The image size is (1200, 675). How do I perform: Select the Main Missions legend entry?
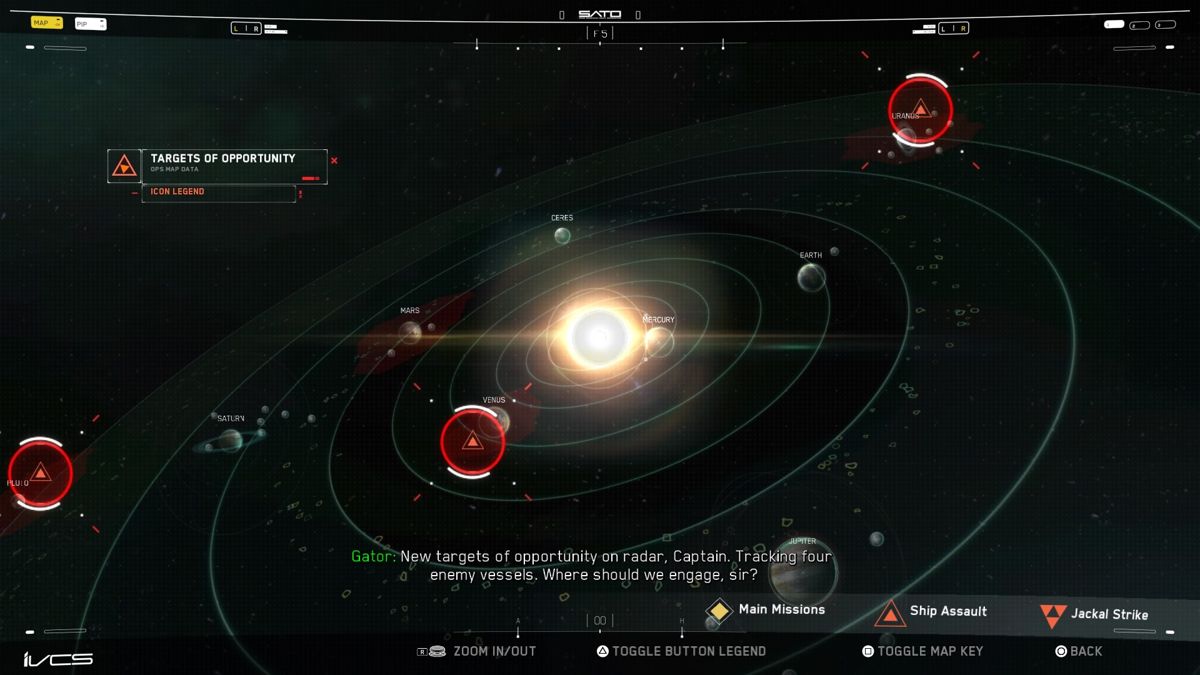coord(767,610)
